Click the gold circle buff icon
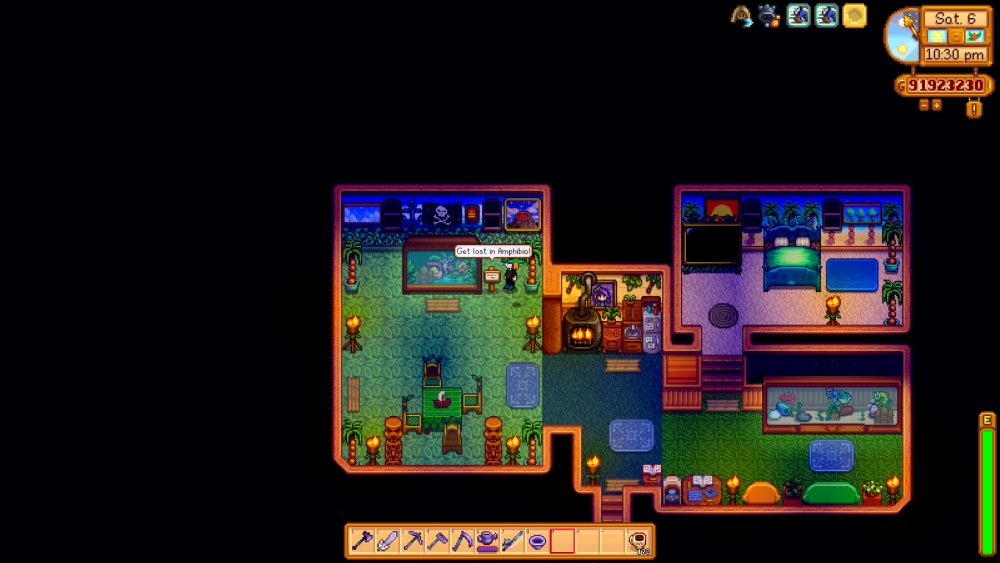Viewport: 1000px width, 563px height. click(854, 15)
